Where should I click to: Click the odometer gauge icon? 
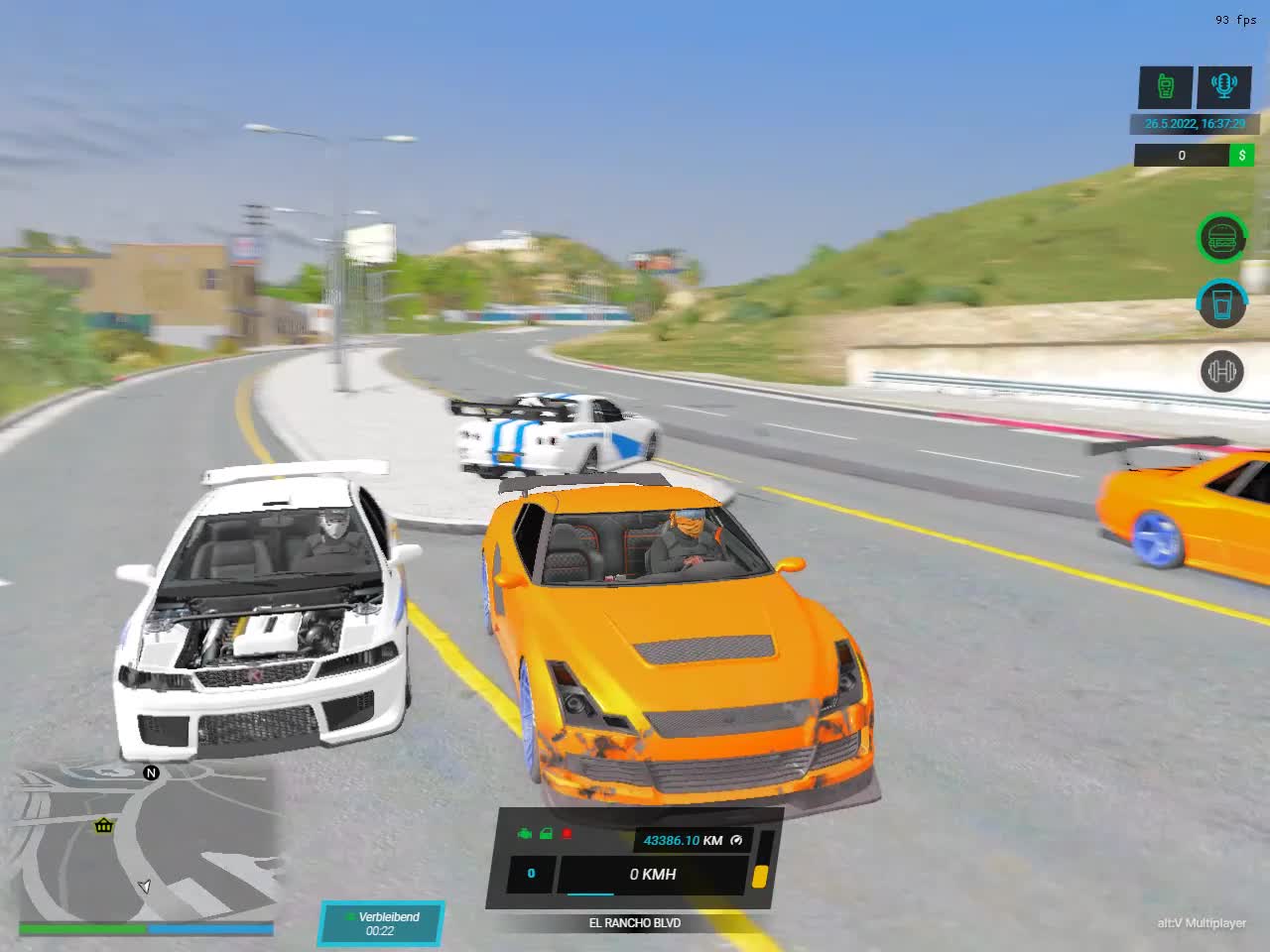pyautogui.click(x=736, y=840)
